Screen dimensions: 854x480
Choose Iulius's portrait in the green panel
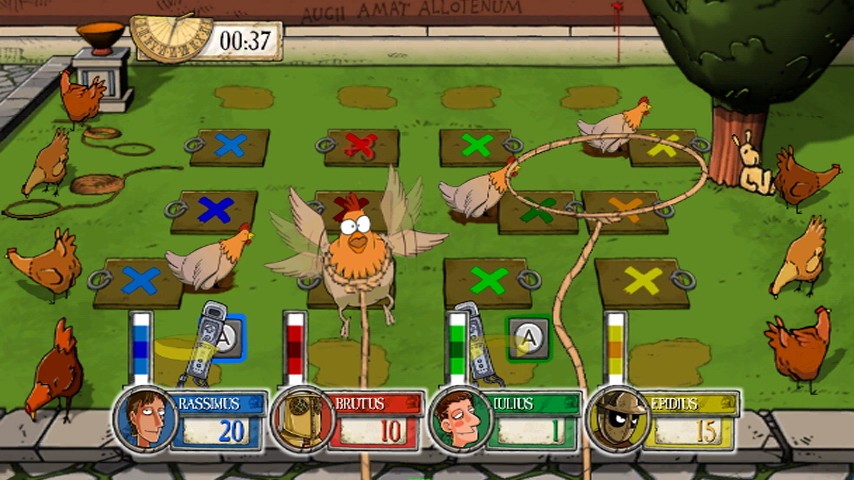click(x=460, y=419)
